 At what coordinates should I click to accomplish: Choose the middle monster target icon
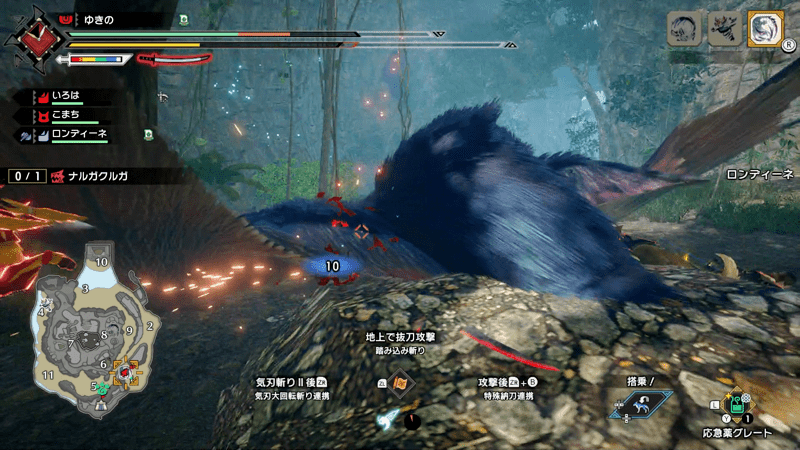723,30
